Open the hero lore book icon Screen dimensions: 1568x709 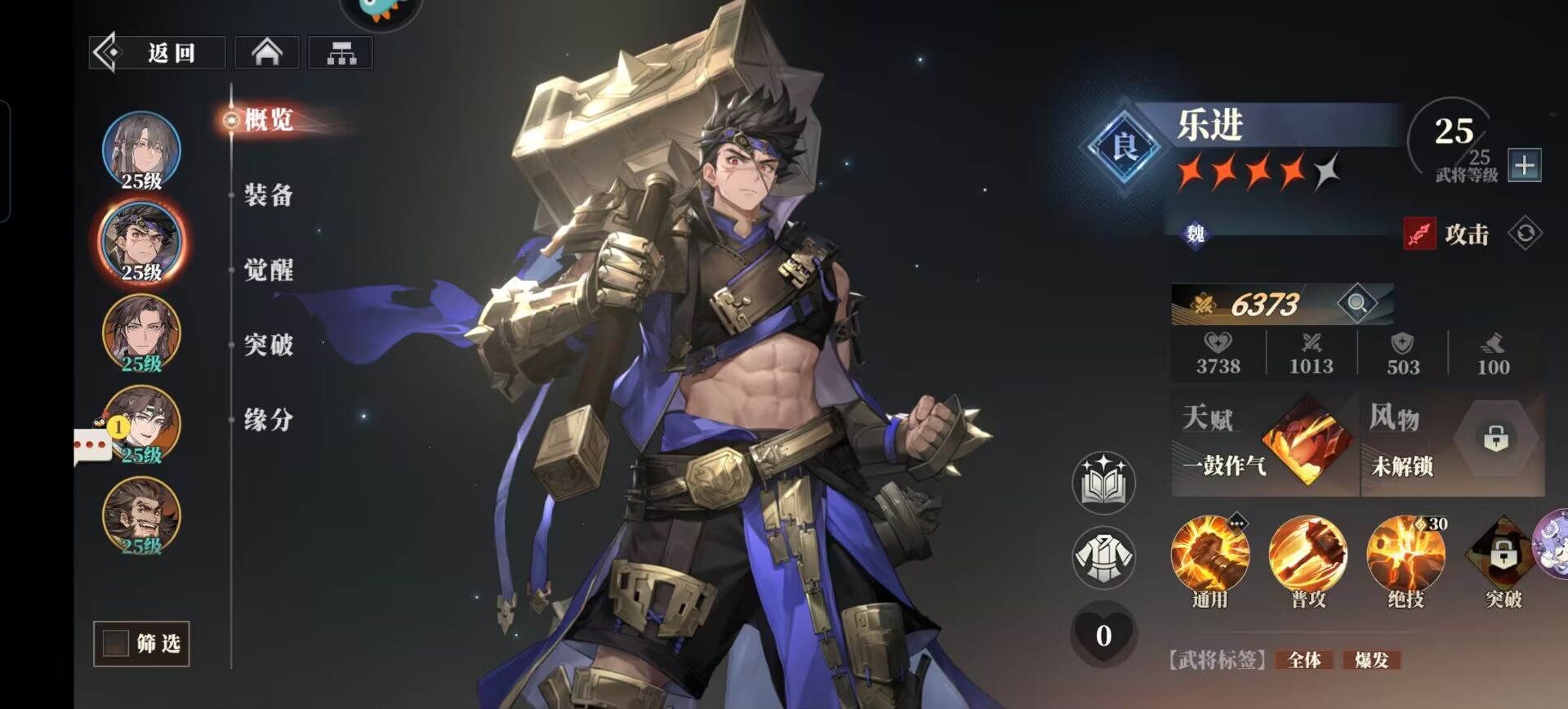coord(1103,482)
